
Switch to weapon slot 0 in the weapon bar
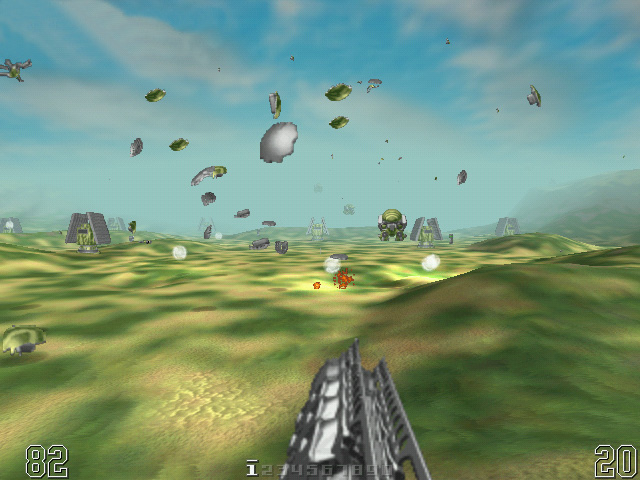tap(387, 469)
